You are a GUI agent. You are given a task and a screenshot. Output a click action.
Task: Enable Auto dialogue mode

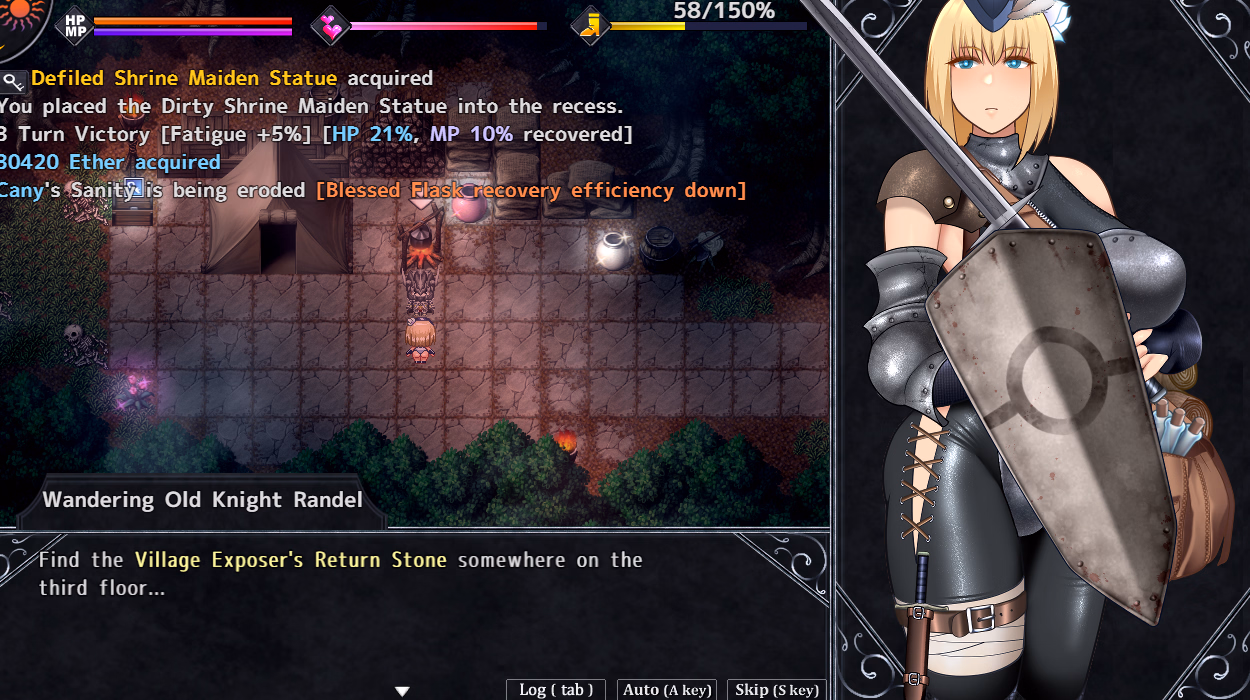667,689
